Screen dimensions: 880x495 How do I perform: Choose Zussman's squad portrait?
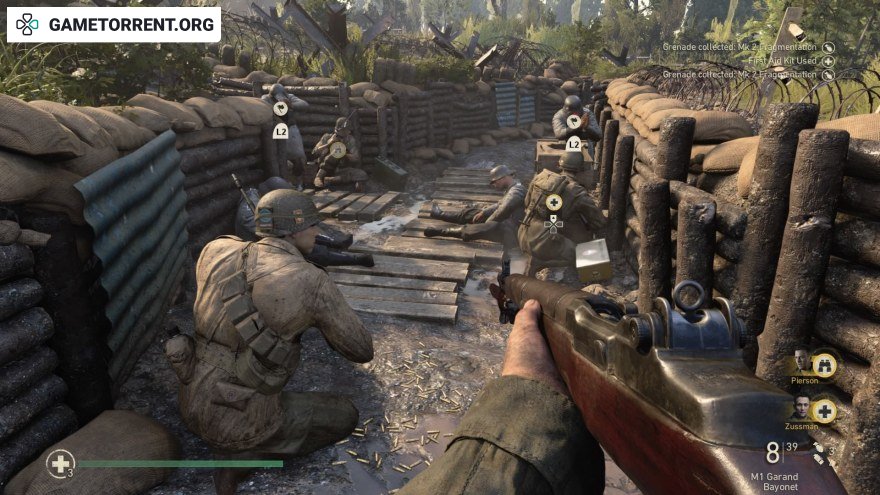coord(802,407)
